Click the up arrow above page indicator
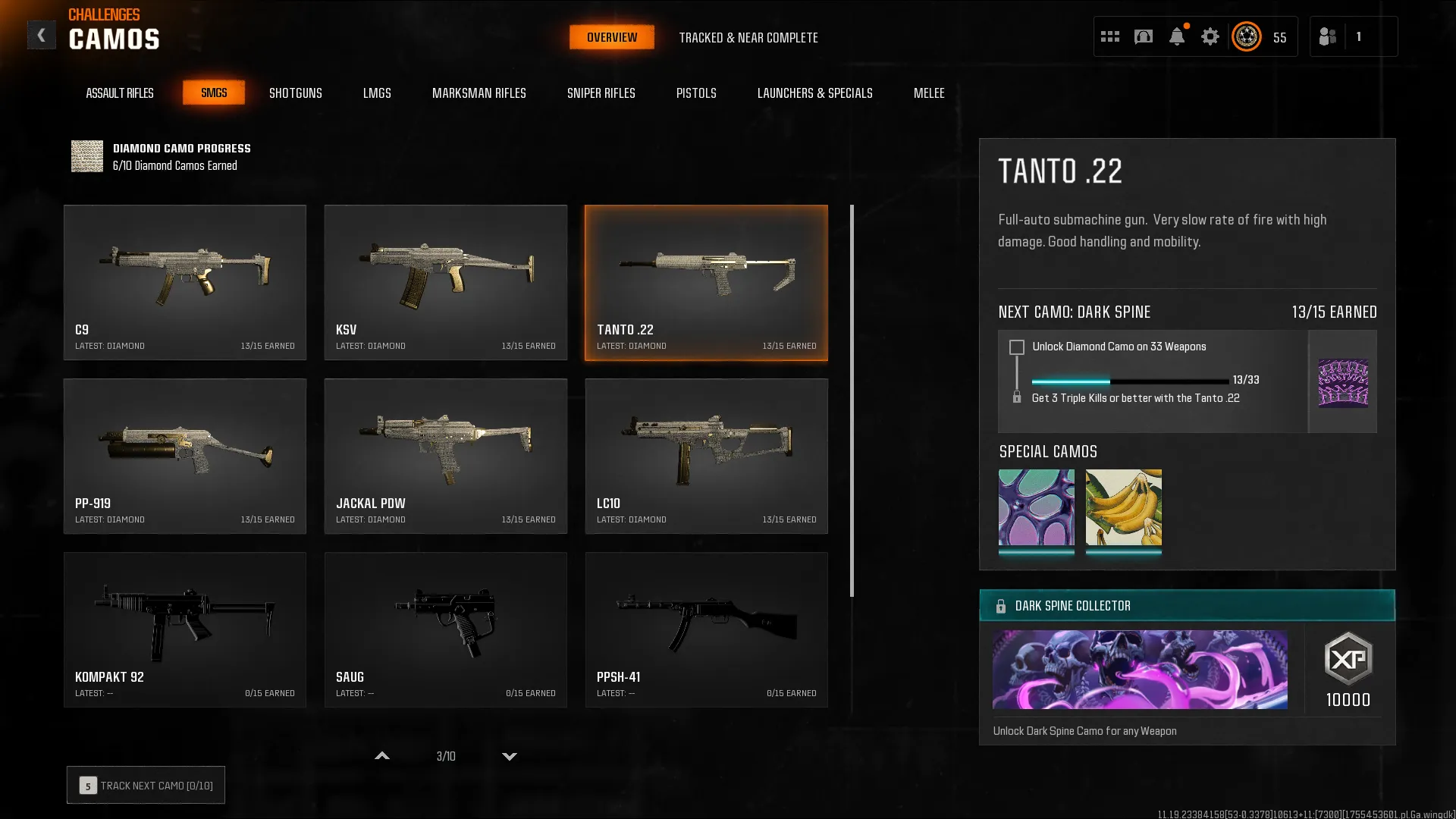The width and height of the screenshot is (1456, 819). pos(382,756)
